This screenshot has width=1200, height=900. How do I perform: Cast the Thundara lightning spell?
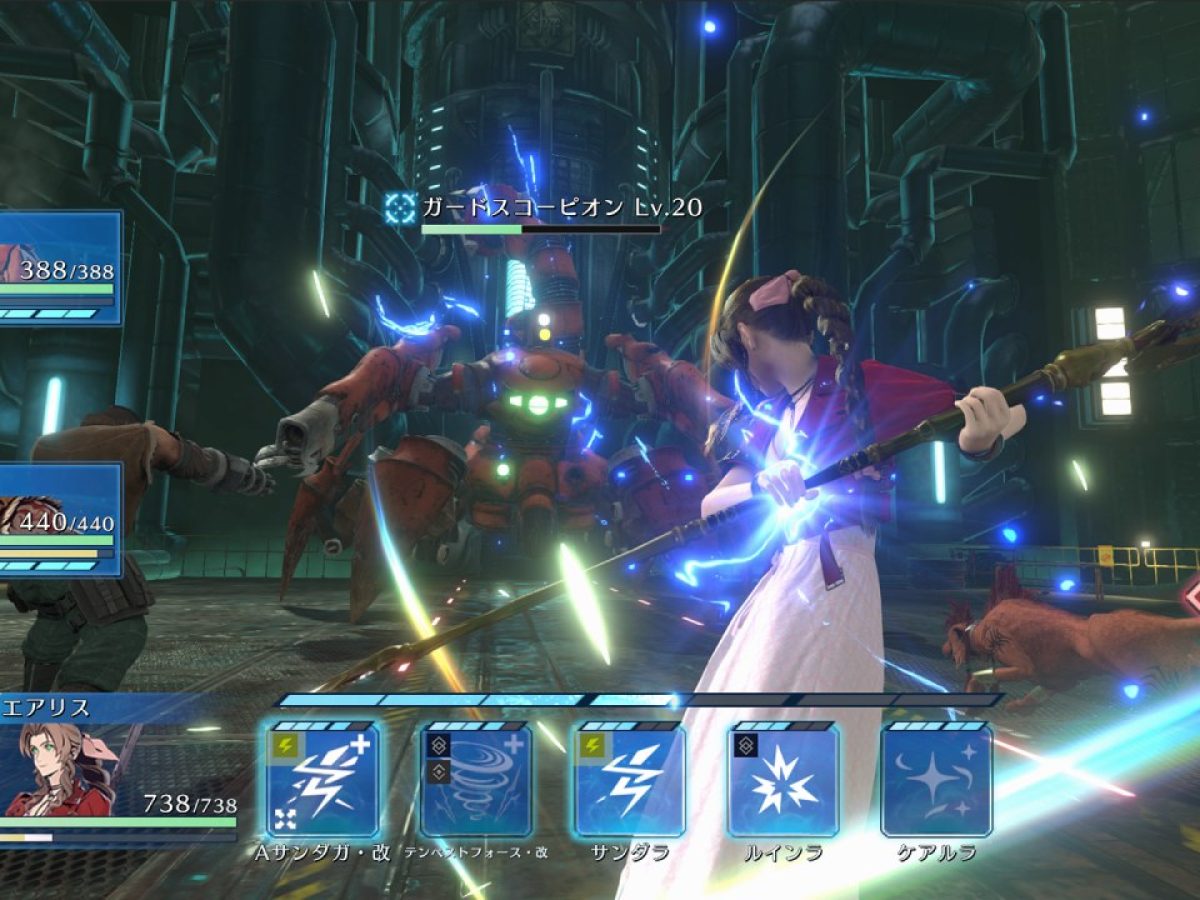pos(630,780)
